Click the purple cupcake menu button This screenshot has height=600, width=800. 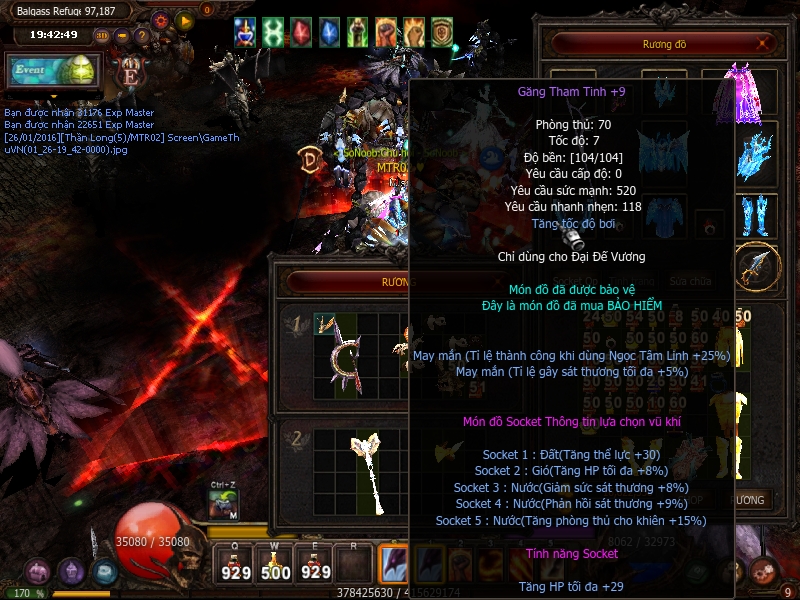71,573
